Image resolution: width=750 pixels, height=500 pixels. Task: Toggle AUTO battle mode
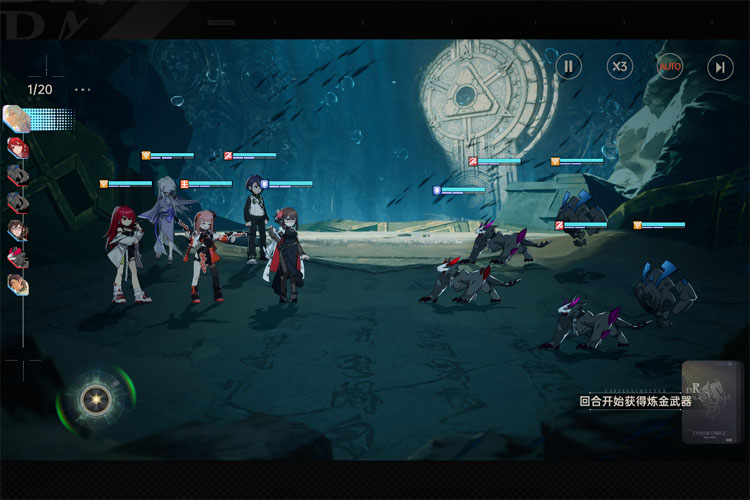click(670, 67)
